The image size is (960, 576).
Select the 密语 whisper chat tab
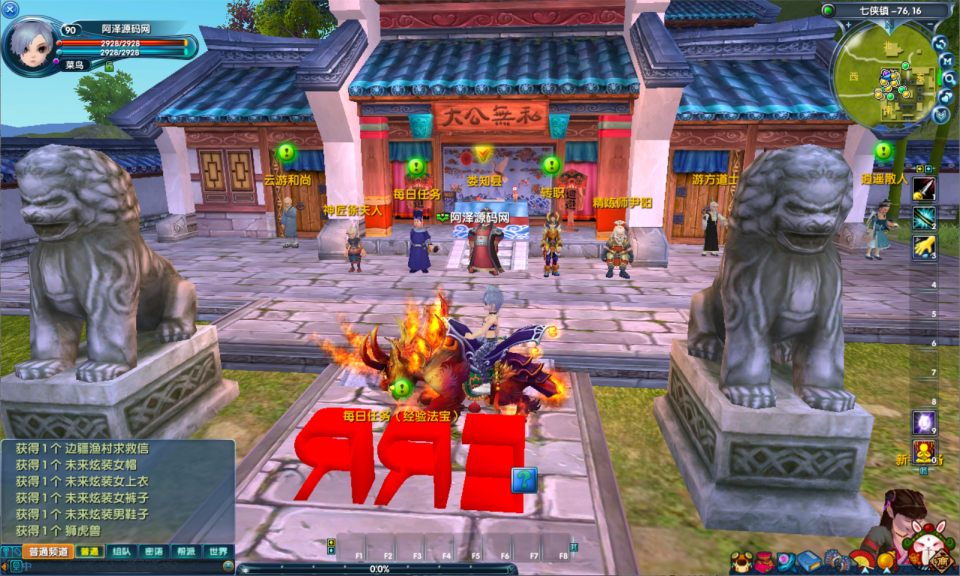pos(153,551)
